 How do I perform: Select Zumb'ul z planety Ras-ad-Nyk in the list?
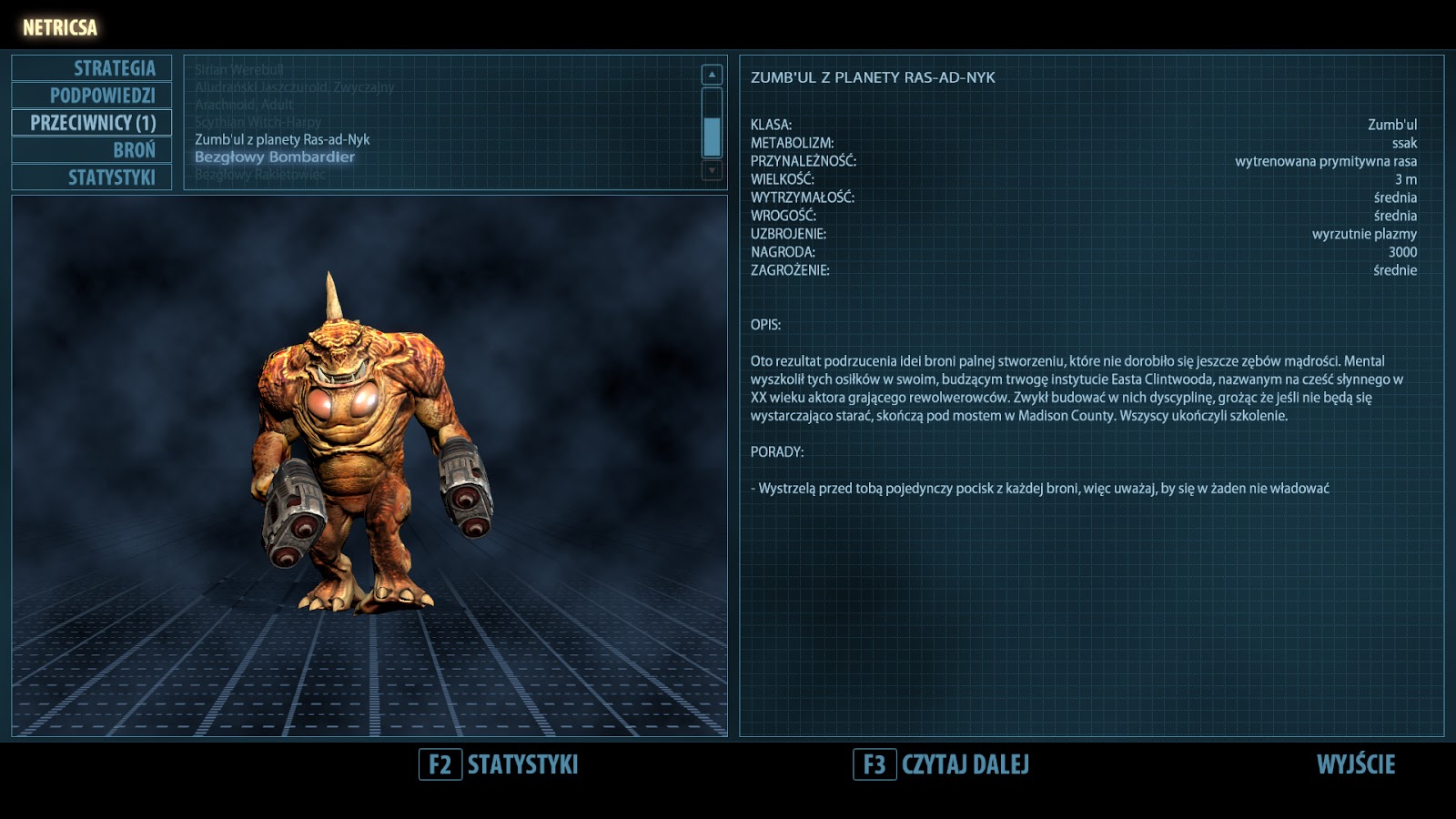coord(282,139)
